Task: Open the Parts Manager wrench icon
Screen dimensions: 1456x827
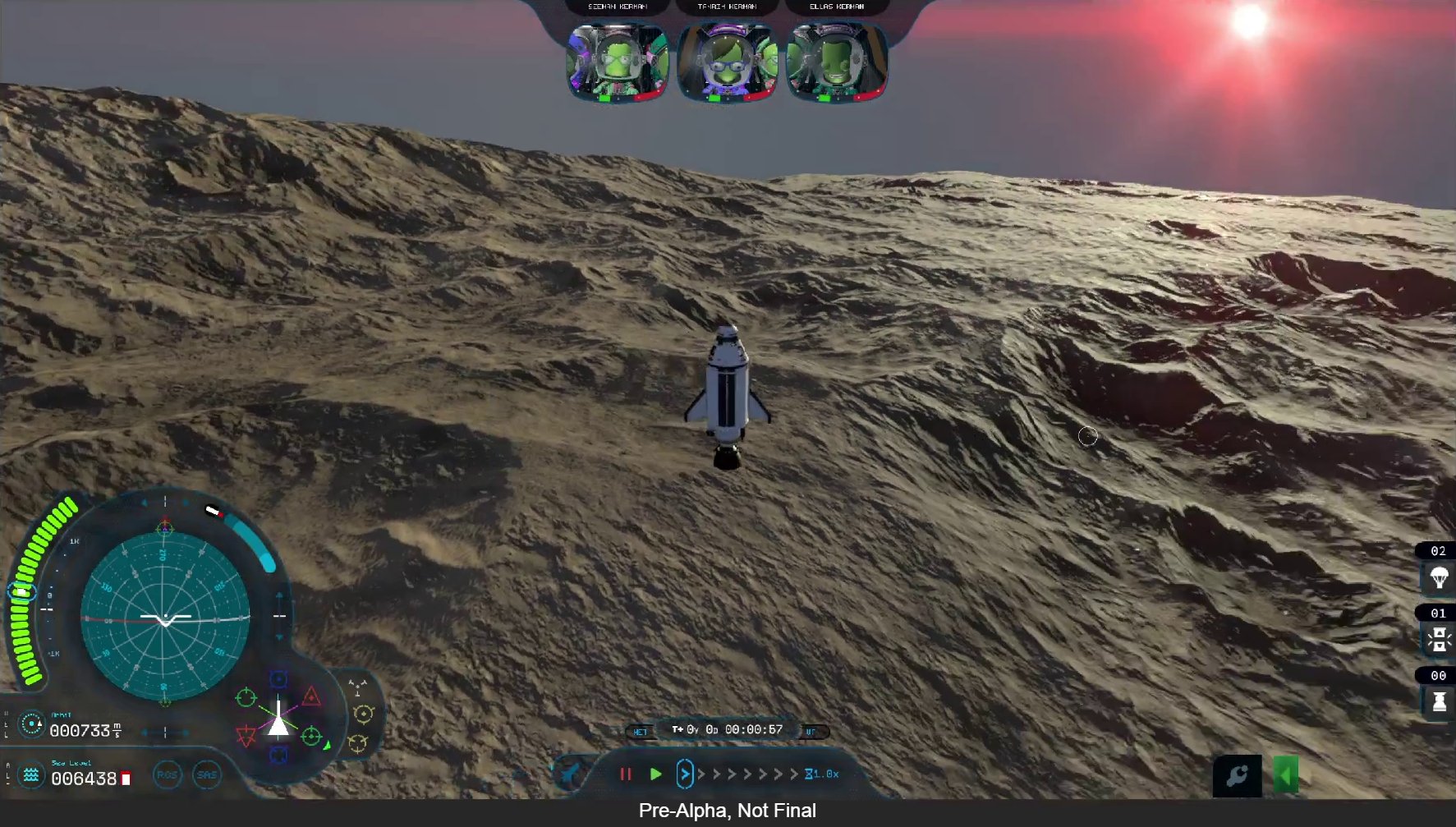Action: tap(1239, 774)
